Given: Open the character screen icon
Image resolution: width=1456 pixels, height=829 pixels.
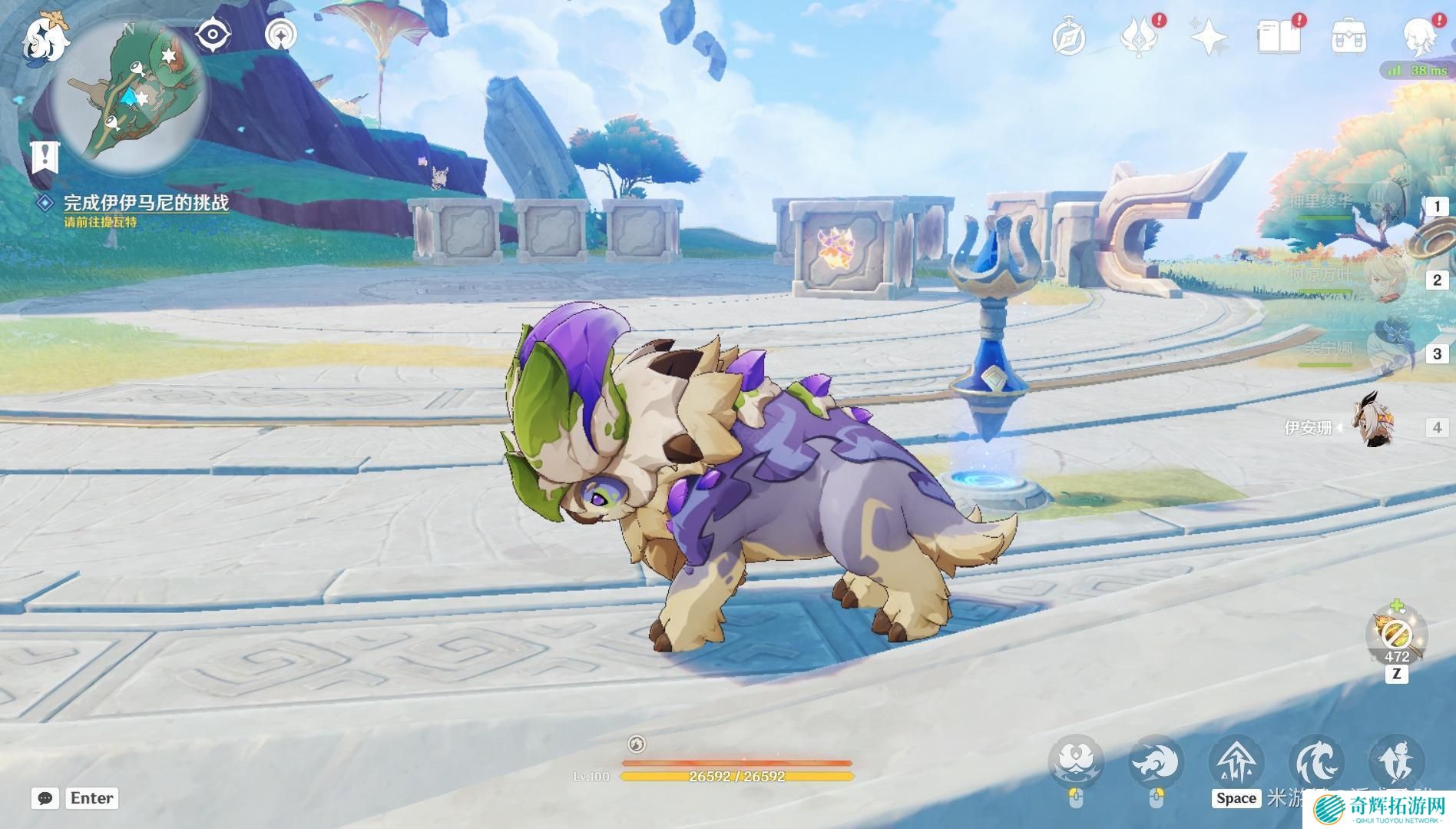Looking at the screenshot, I should pyautogui.click(x=1419, y=37).
